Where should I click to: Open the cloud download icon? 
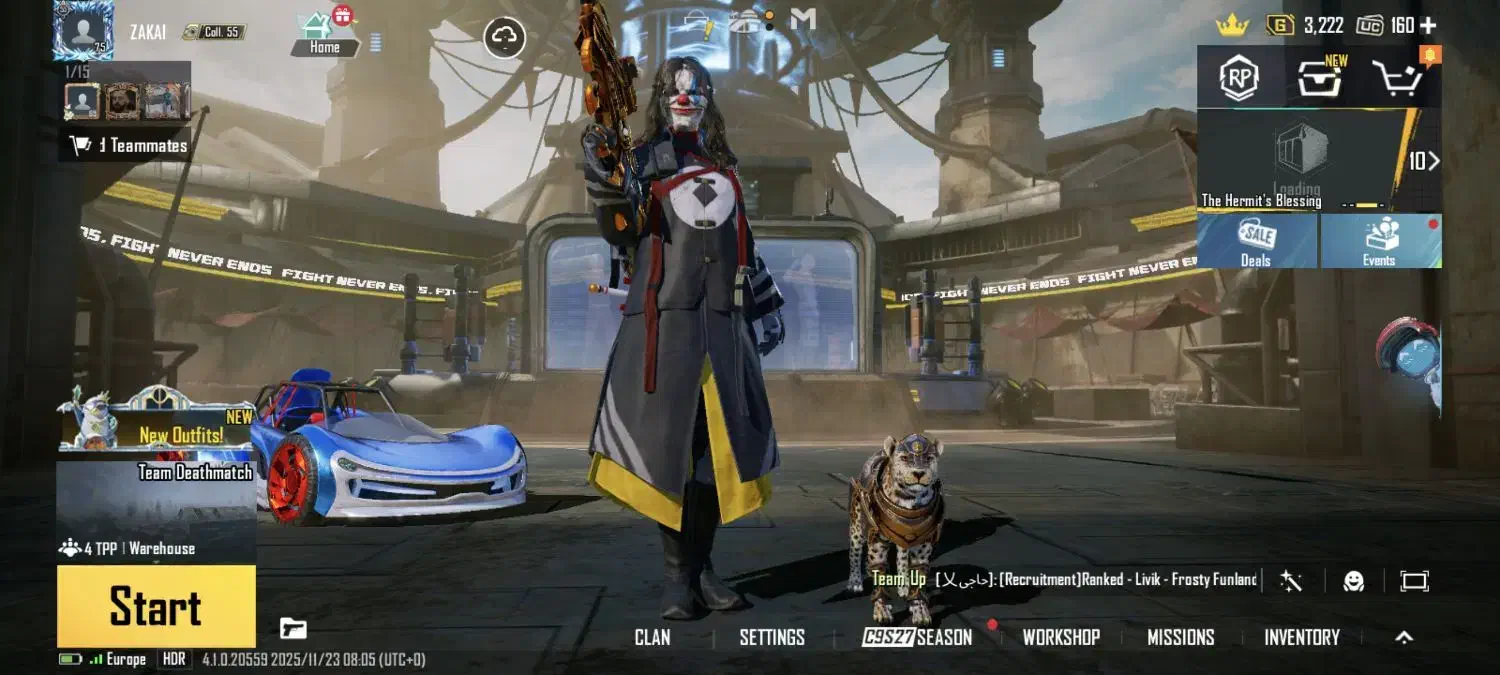click(x=505, y=38)
